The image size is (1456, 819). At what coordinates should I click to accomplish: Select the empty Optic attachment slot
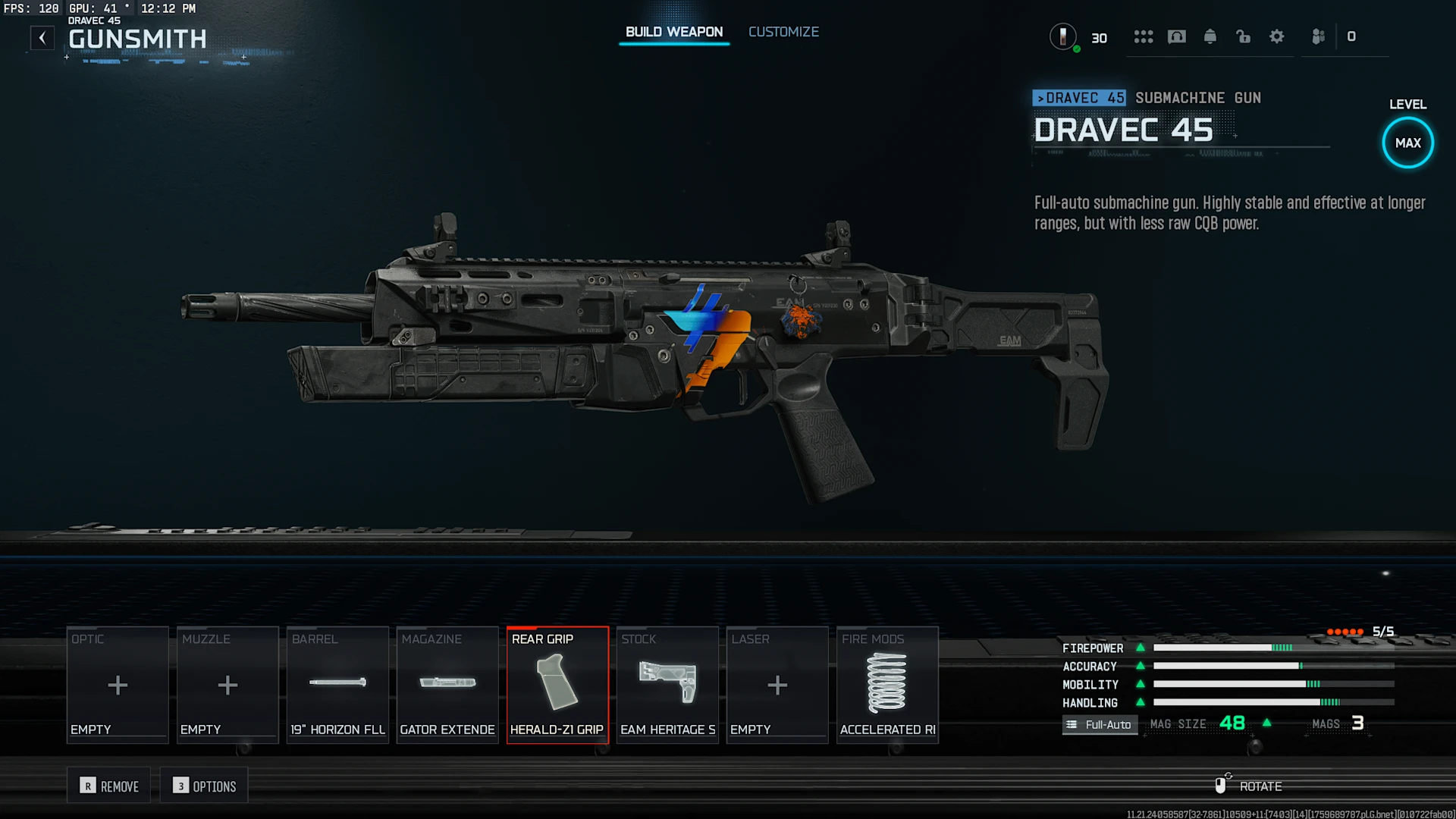pyautogui.click(x=118, y=685)
